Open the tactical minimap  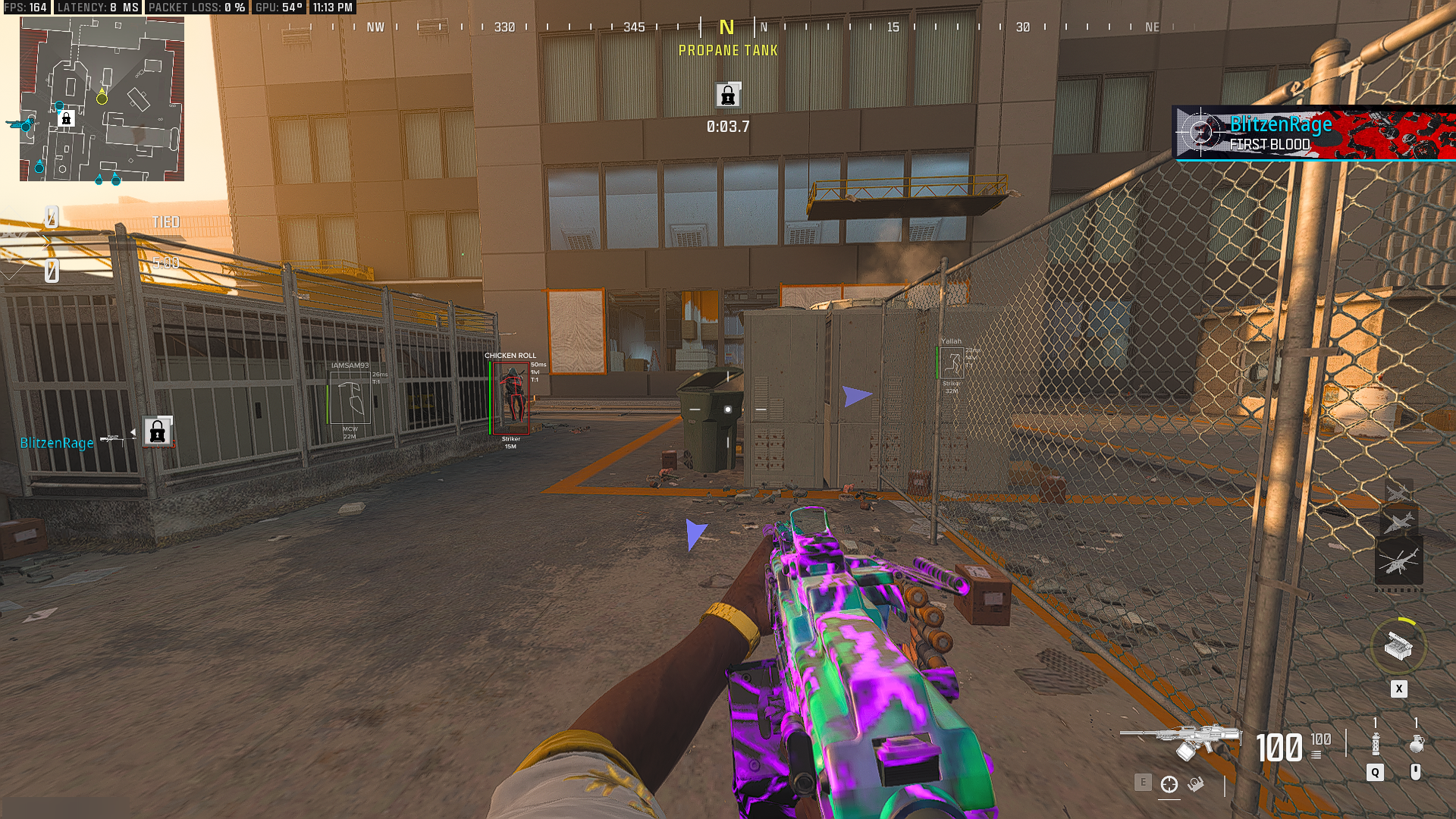pyautogui.click(x=102, y=99)
